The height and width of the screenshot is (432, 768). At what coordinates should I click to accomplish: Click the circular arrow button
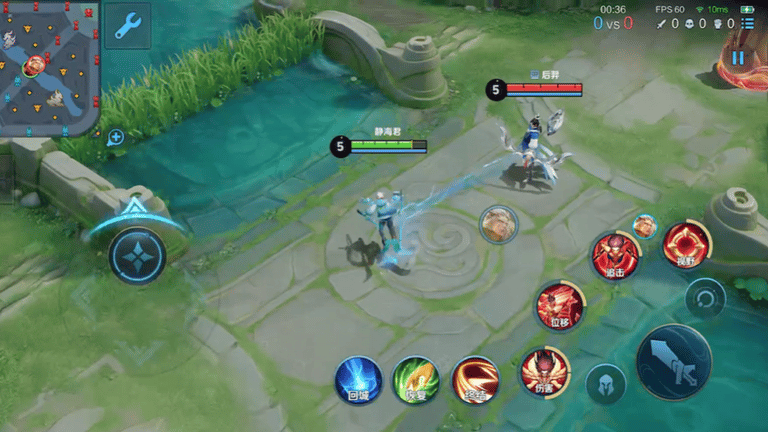point(705,298)
